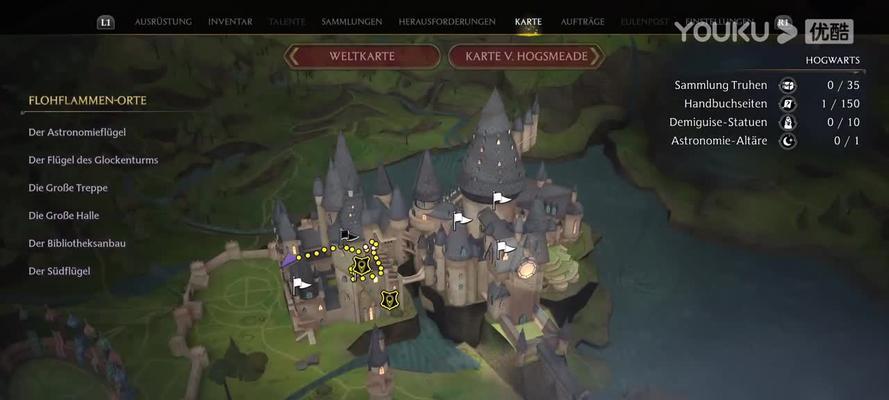Select Die Große Treppe from the list

69,188
